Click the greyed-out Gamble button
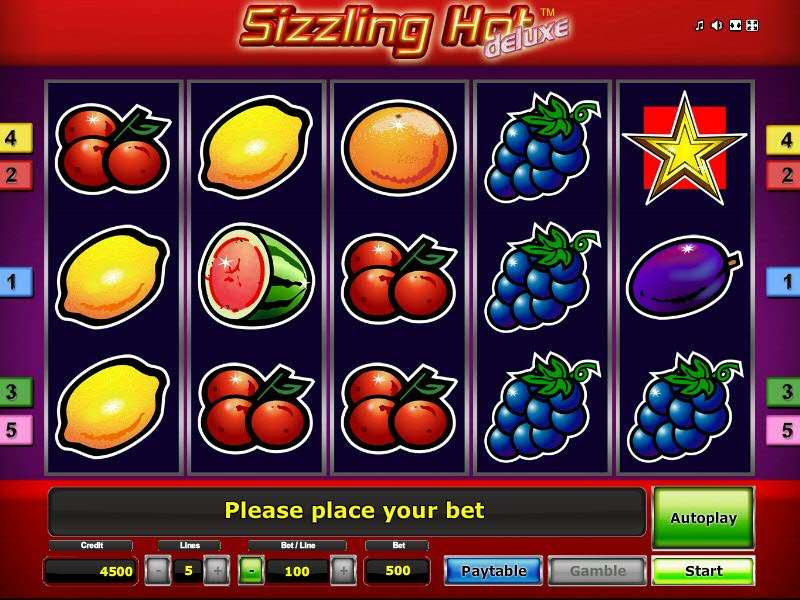Image resolution: width=800 pixels, height=600 pixels. (597, 571)
